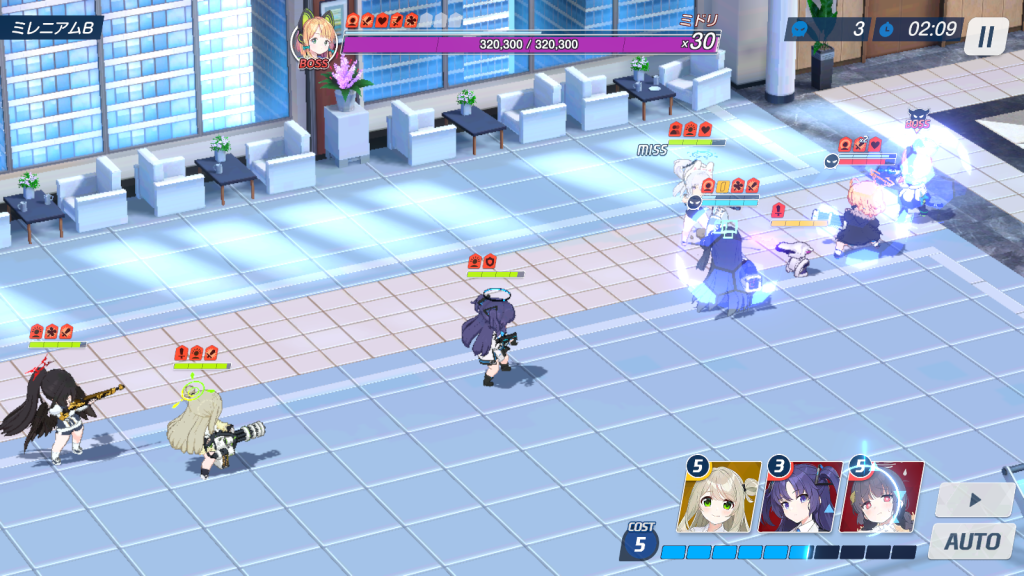The width and height of the screenshot is (1024, 576).
Task: Pause the battle
Action: pyautogui.click(x=986, y=36)
